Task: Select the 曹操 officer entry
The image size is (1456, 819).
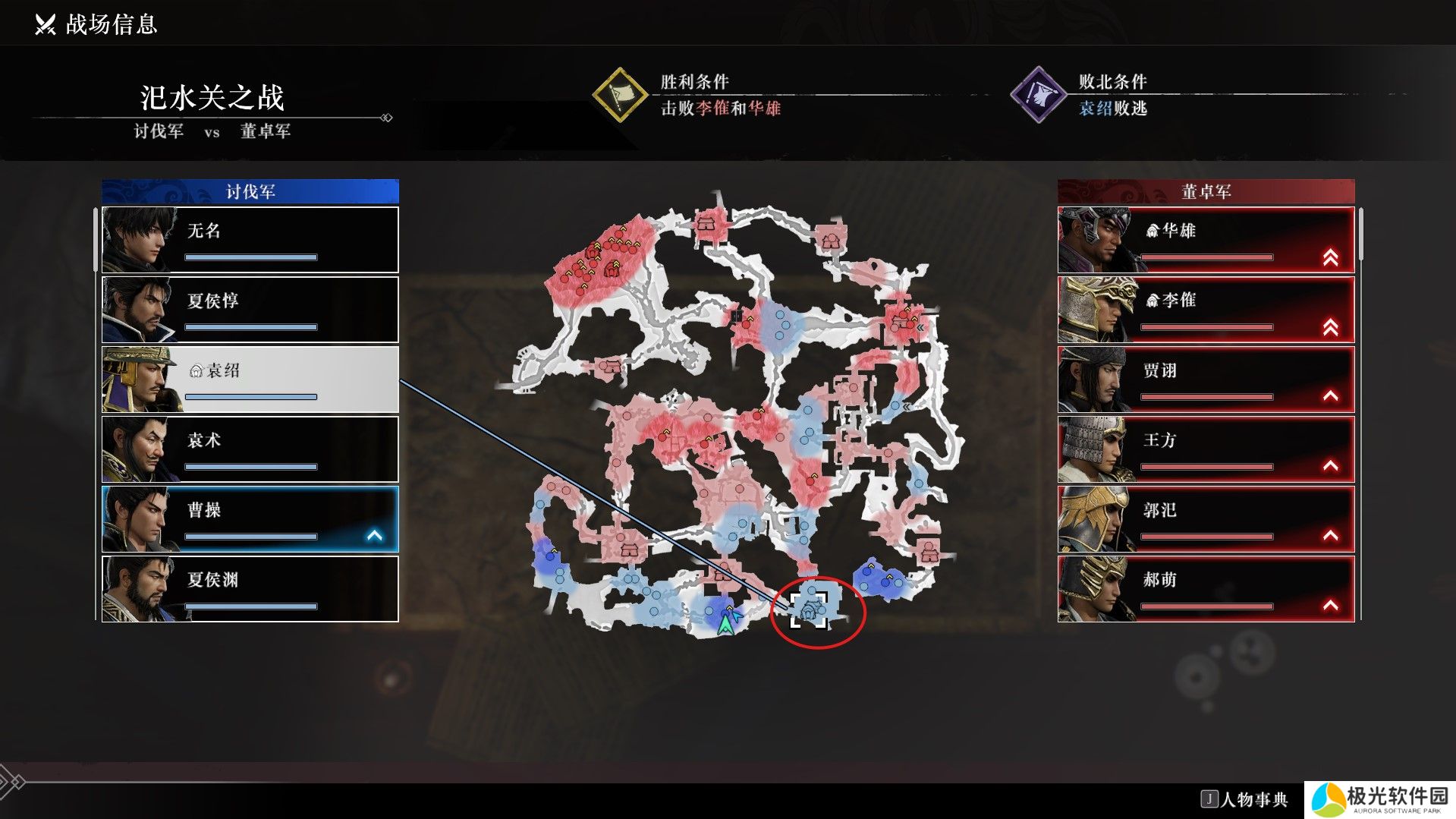Action: coord(250,519)
